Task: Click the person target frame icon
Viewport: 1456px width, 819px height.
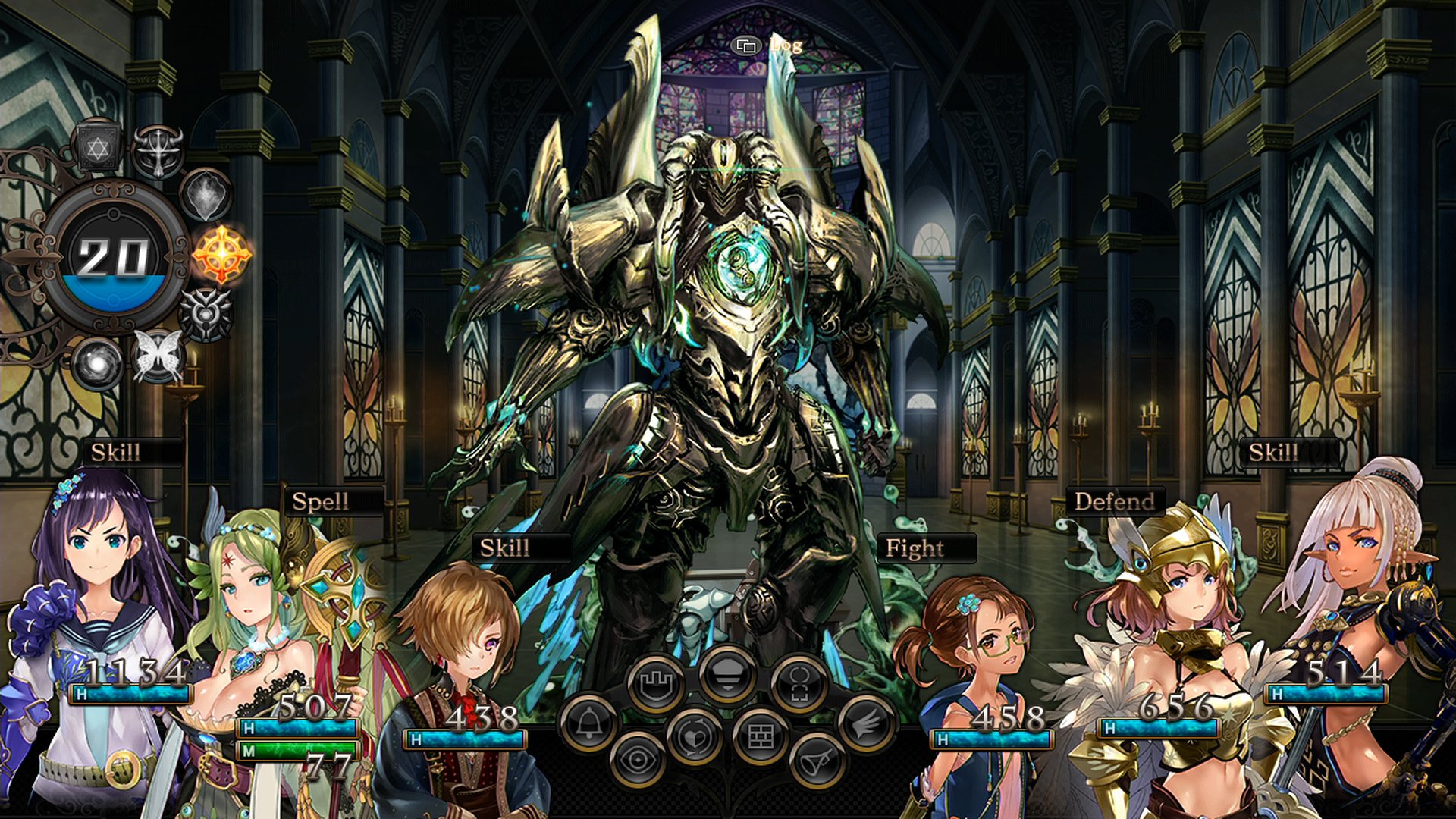Action: (799, 684)
